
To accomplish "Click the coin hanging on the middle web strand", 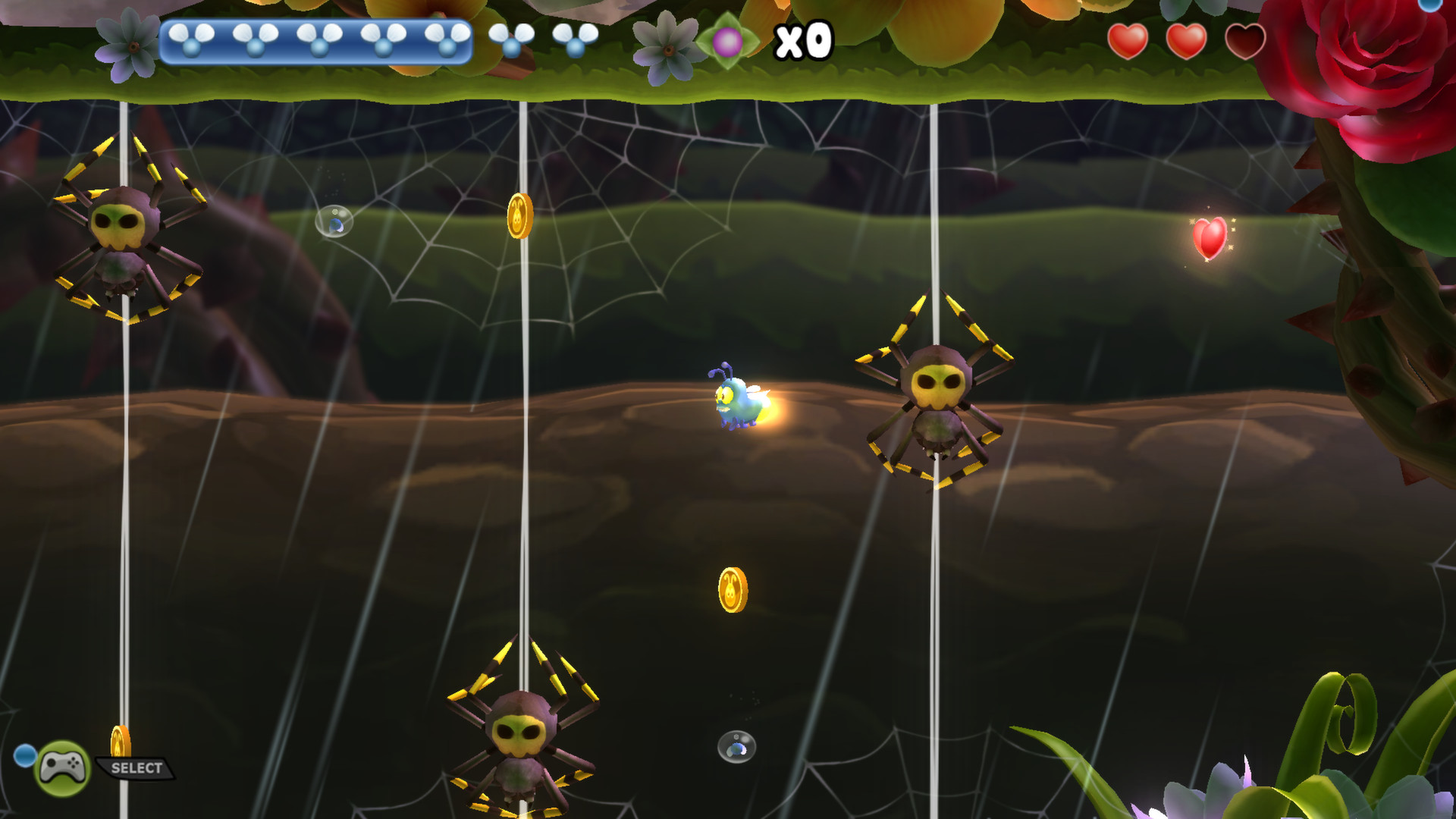I will pyautogui.click(x=519, y=216).
